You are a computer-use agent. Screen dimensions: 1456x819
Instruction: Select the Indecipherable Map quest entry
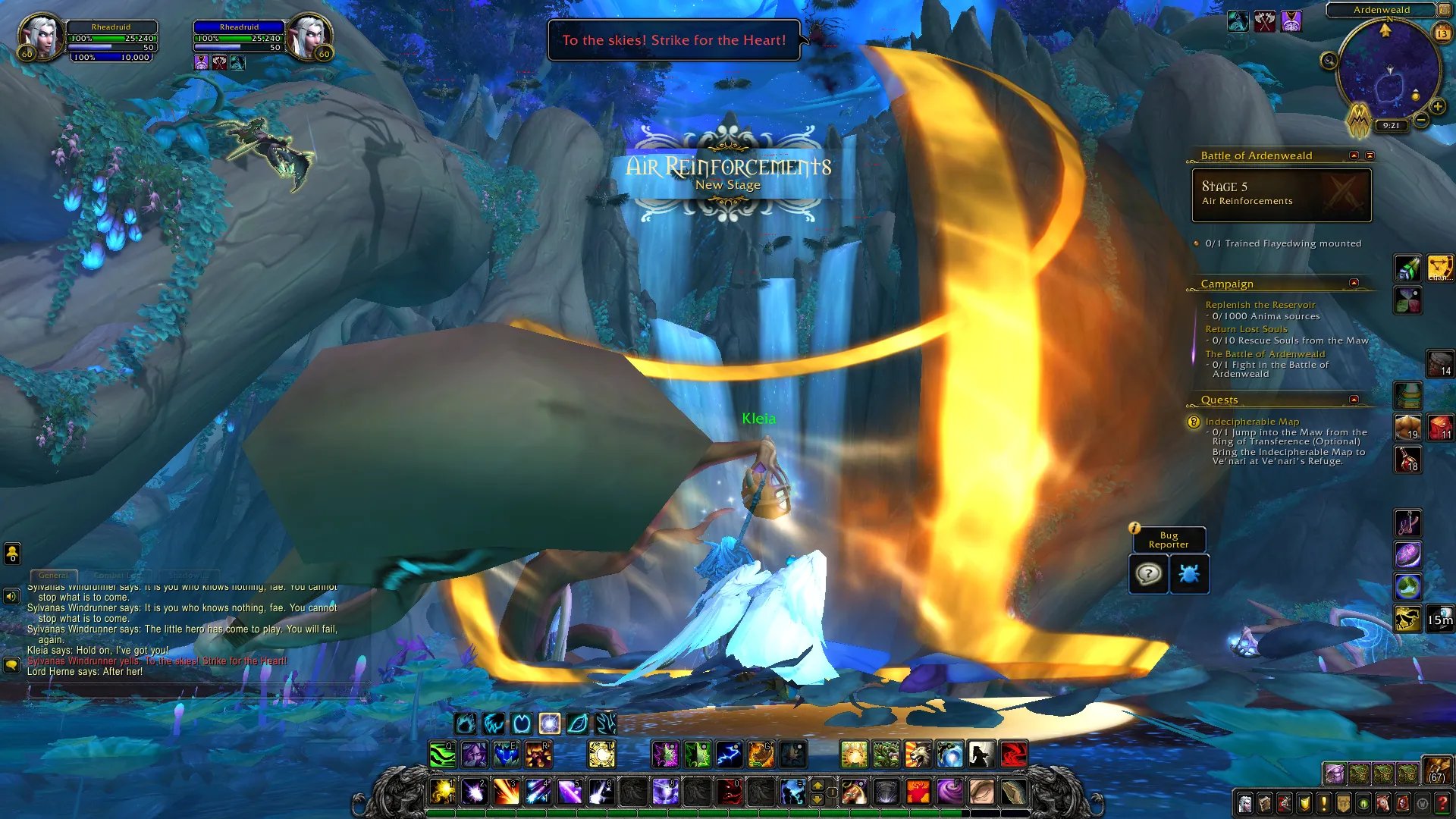point(1252,422)
